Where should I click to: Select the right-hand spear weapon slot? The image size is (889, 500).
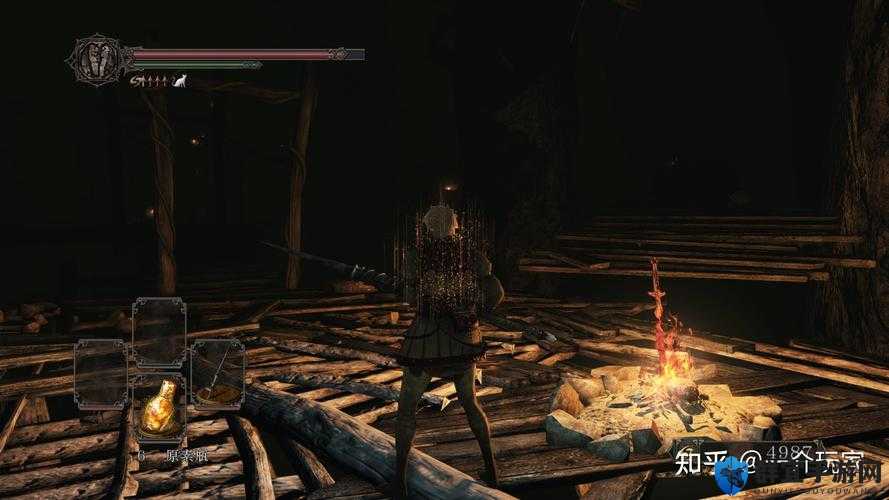(x=216, y=373)
